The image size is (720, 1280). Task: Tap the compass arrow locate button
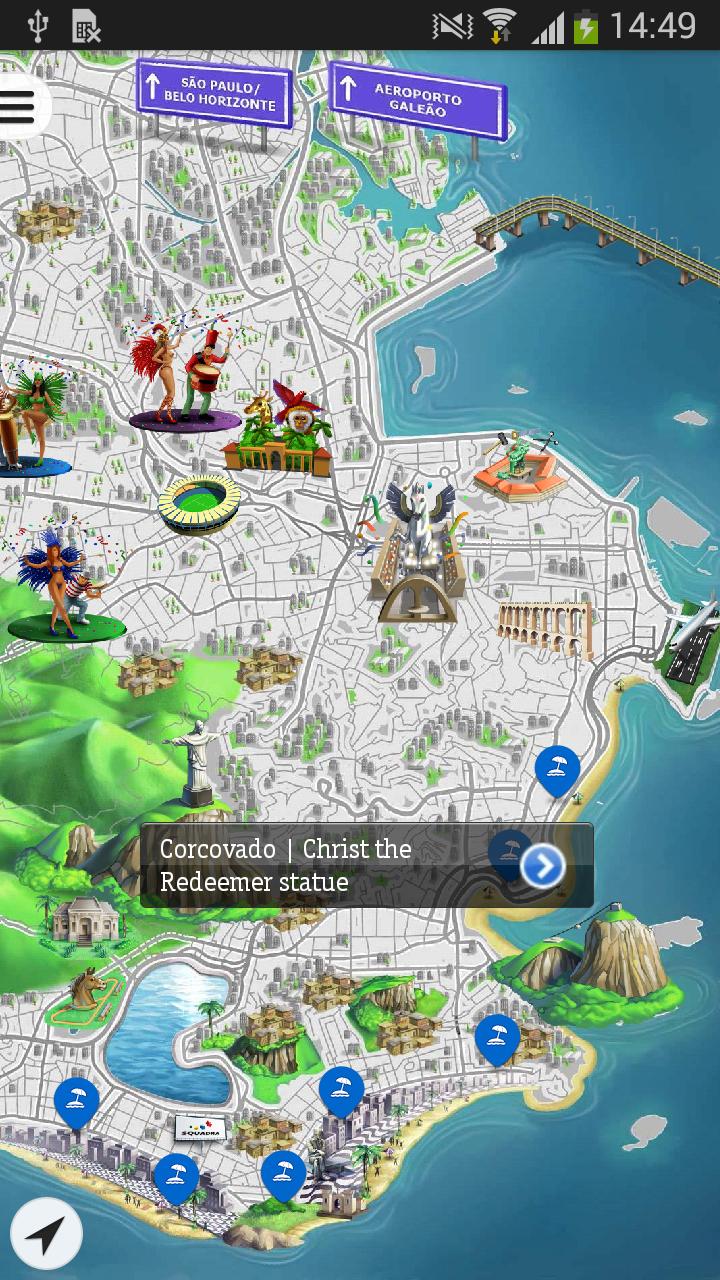(x=46, y=1234)
